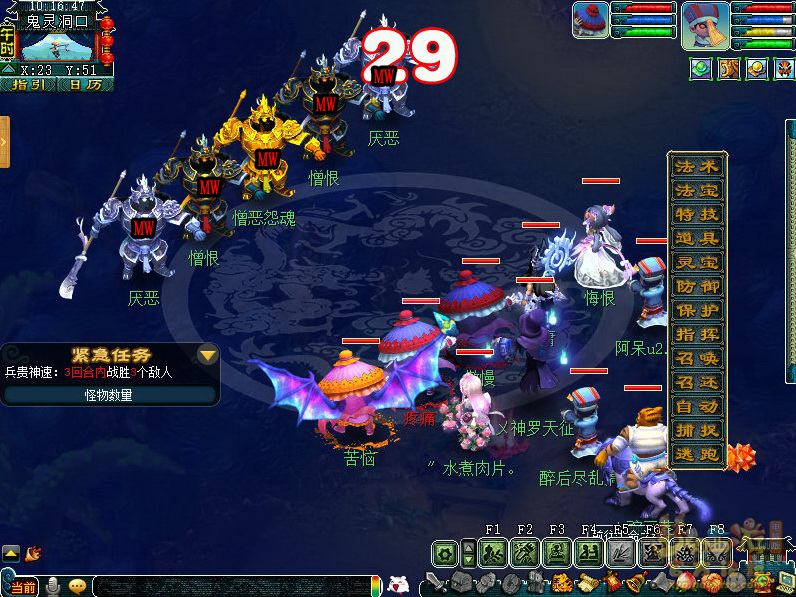Screen dimensions: 796x597
Task: Open the 道具 item command
Action: pos(697,239)
